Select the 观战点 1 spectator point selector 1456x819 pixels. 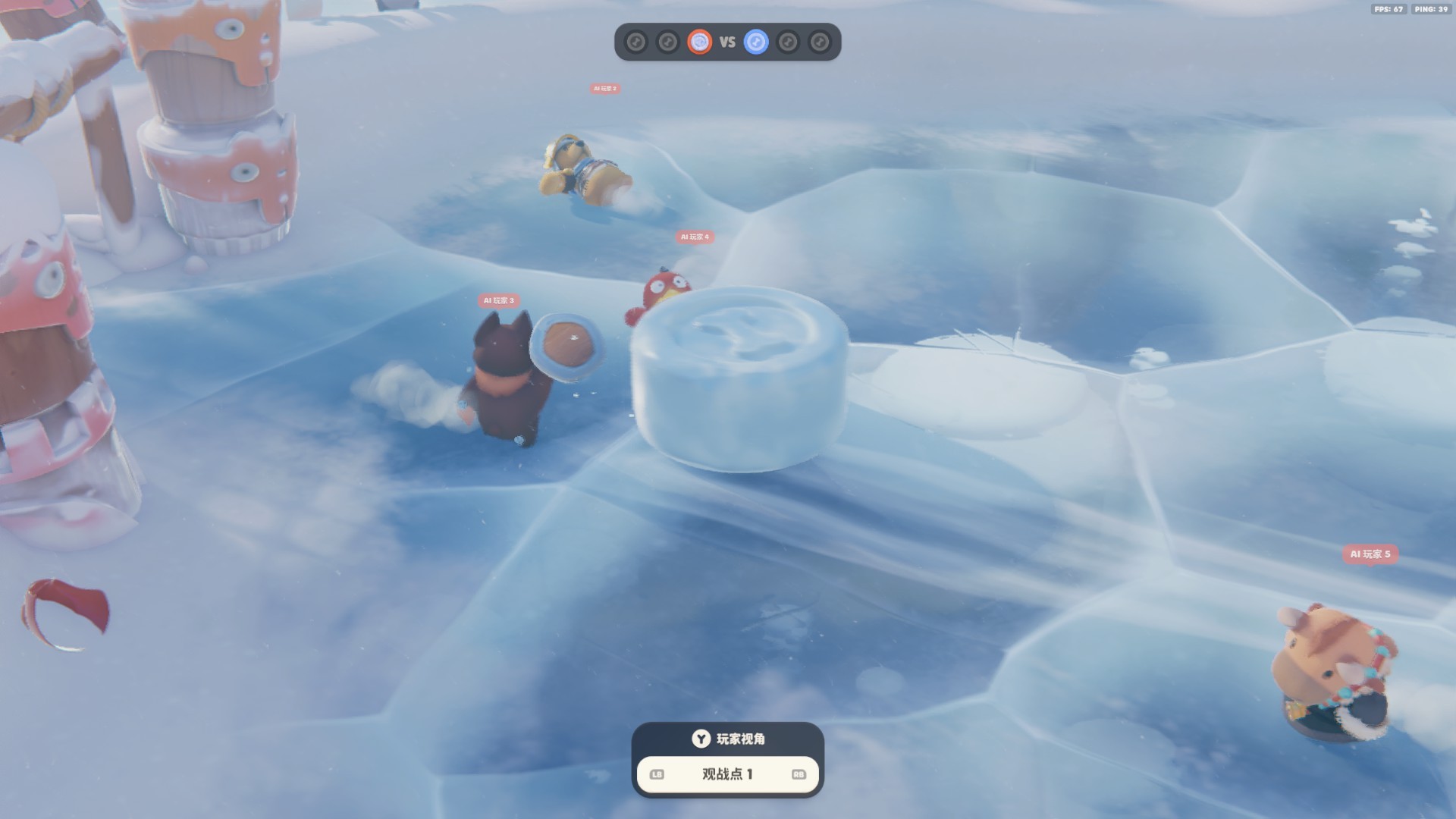click(727, 774)
